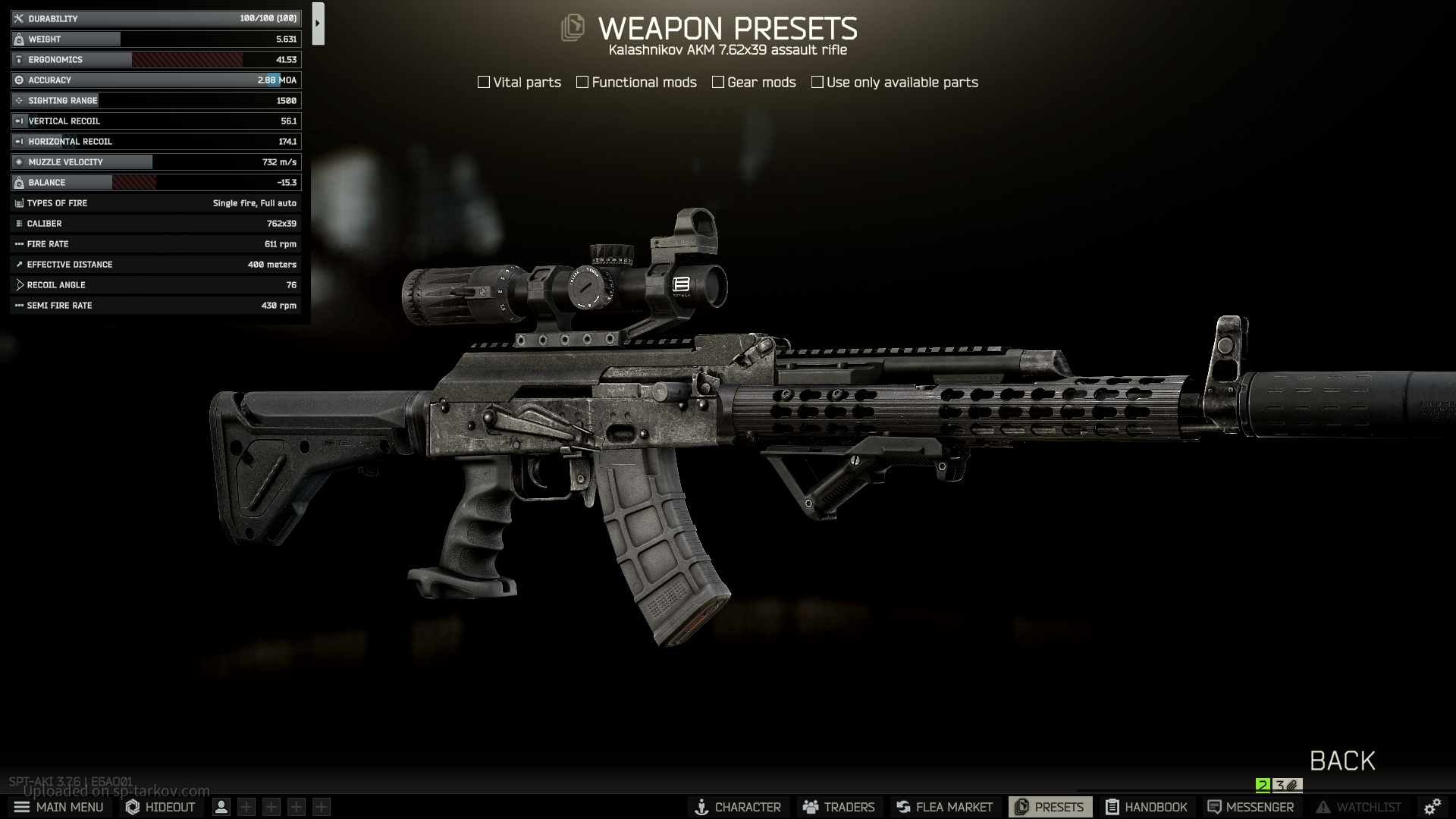Select the Presets tab
This screenshot has height=819, width=1456.
click(x=1050, y=807)
